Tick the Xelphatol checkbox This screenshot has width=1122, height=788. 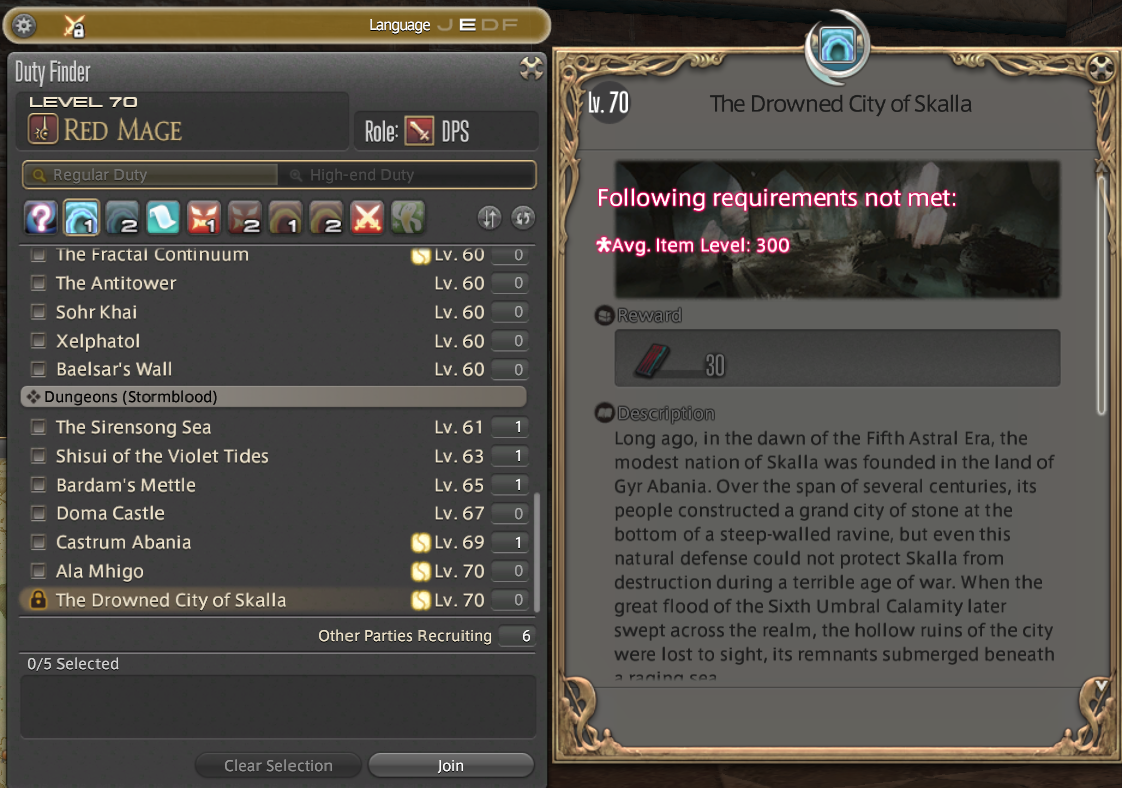tap(39, 341)
